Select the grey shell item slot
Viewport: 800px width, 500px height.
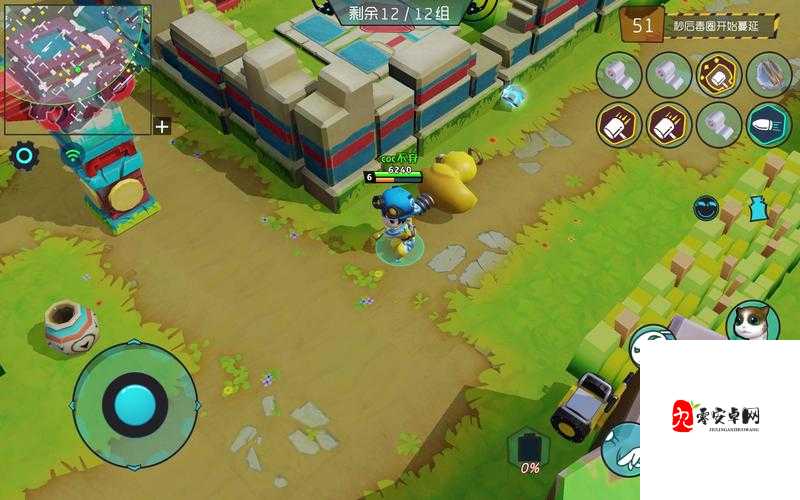(768, 75)
